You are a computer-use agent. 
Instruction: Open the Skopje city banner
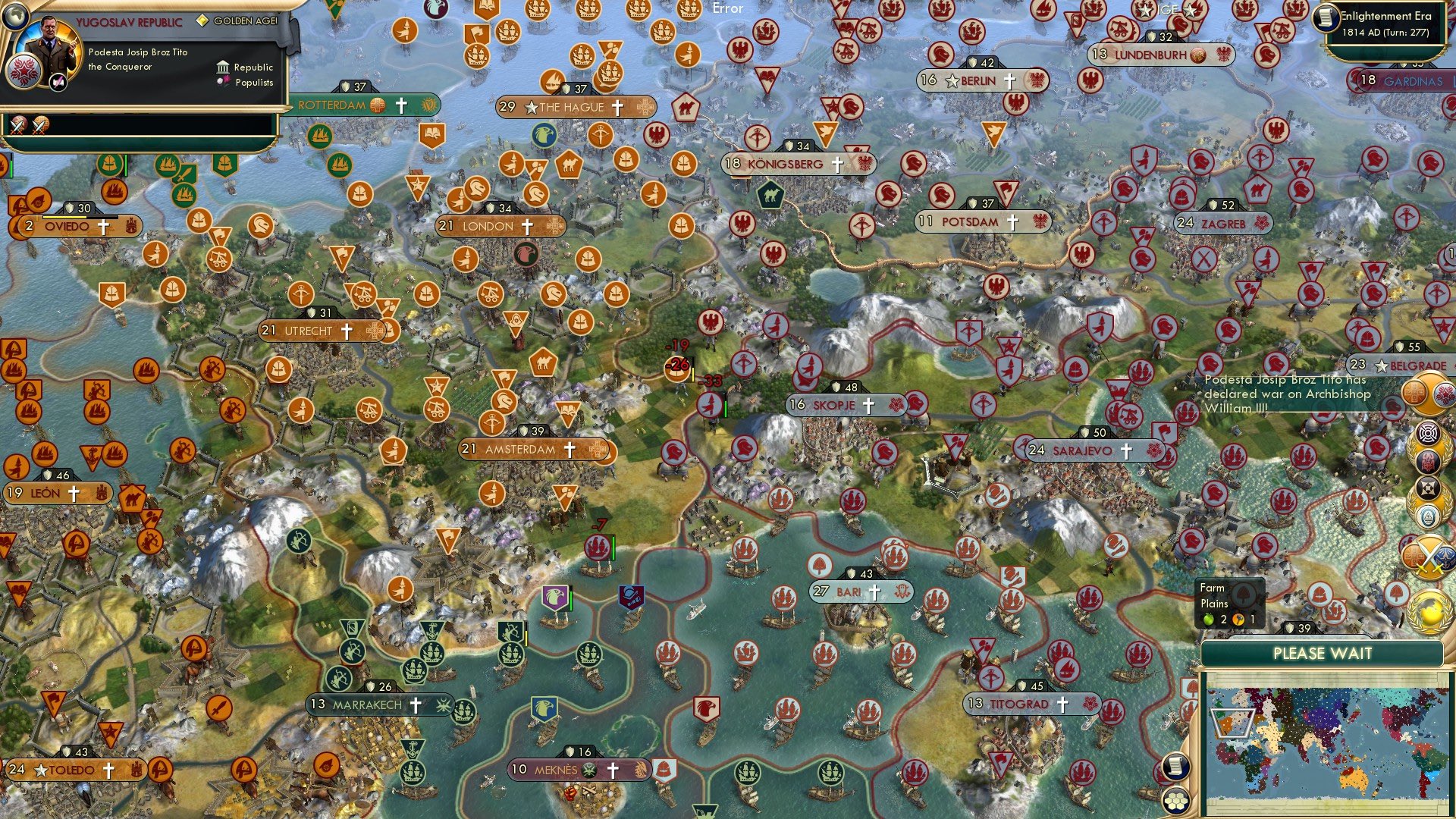tap(834, 405)
